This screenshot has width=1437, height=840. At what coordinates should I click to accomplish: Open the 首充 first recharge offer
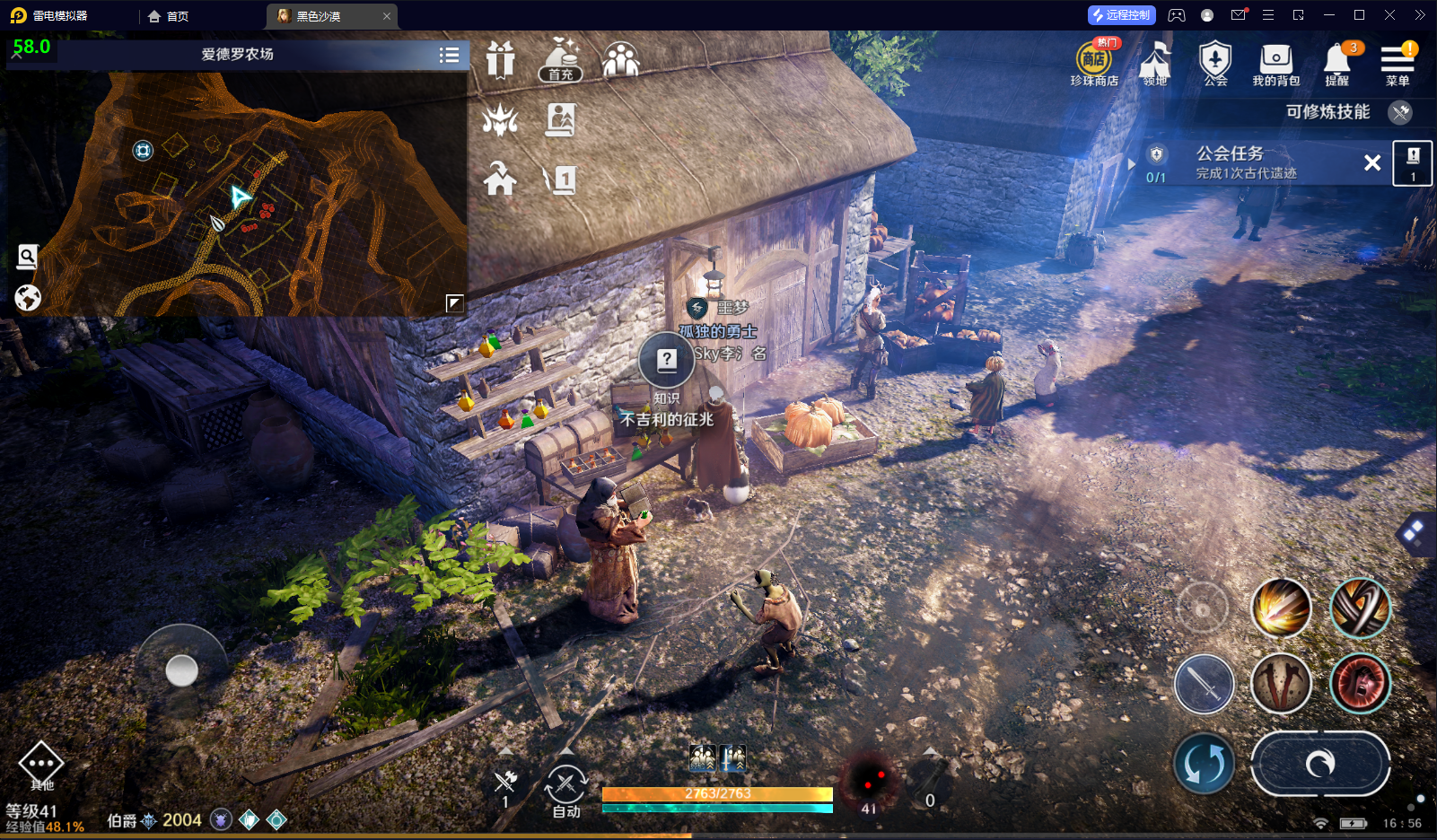click(561, 61)
